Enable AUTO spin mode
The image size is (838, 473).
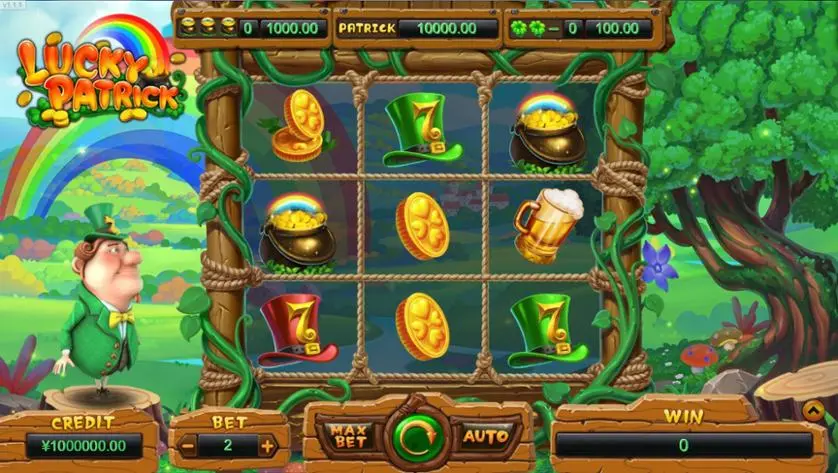click(486, 436)
